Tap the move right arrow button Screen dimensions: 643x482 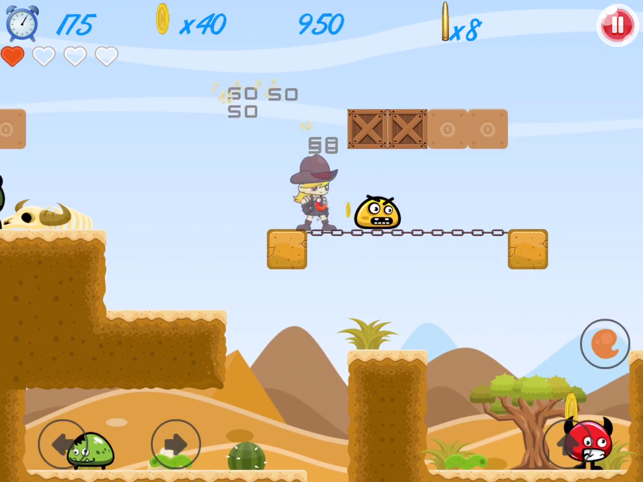tap(176, 443)
